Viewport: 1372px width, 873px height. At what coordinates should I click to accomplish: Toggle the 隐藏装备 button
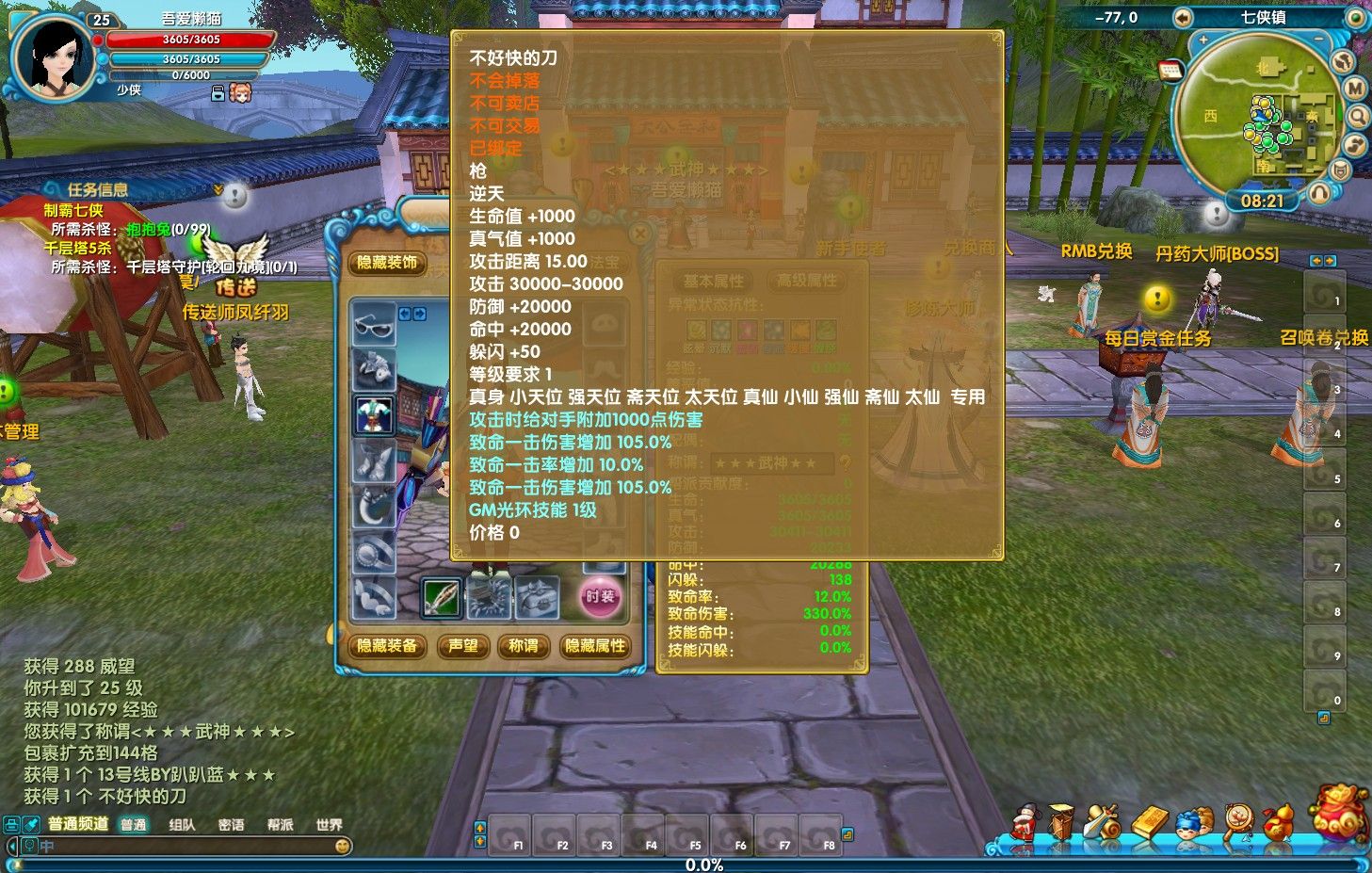(386, 646)
